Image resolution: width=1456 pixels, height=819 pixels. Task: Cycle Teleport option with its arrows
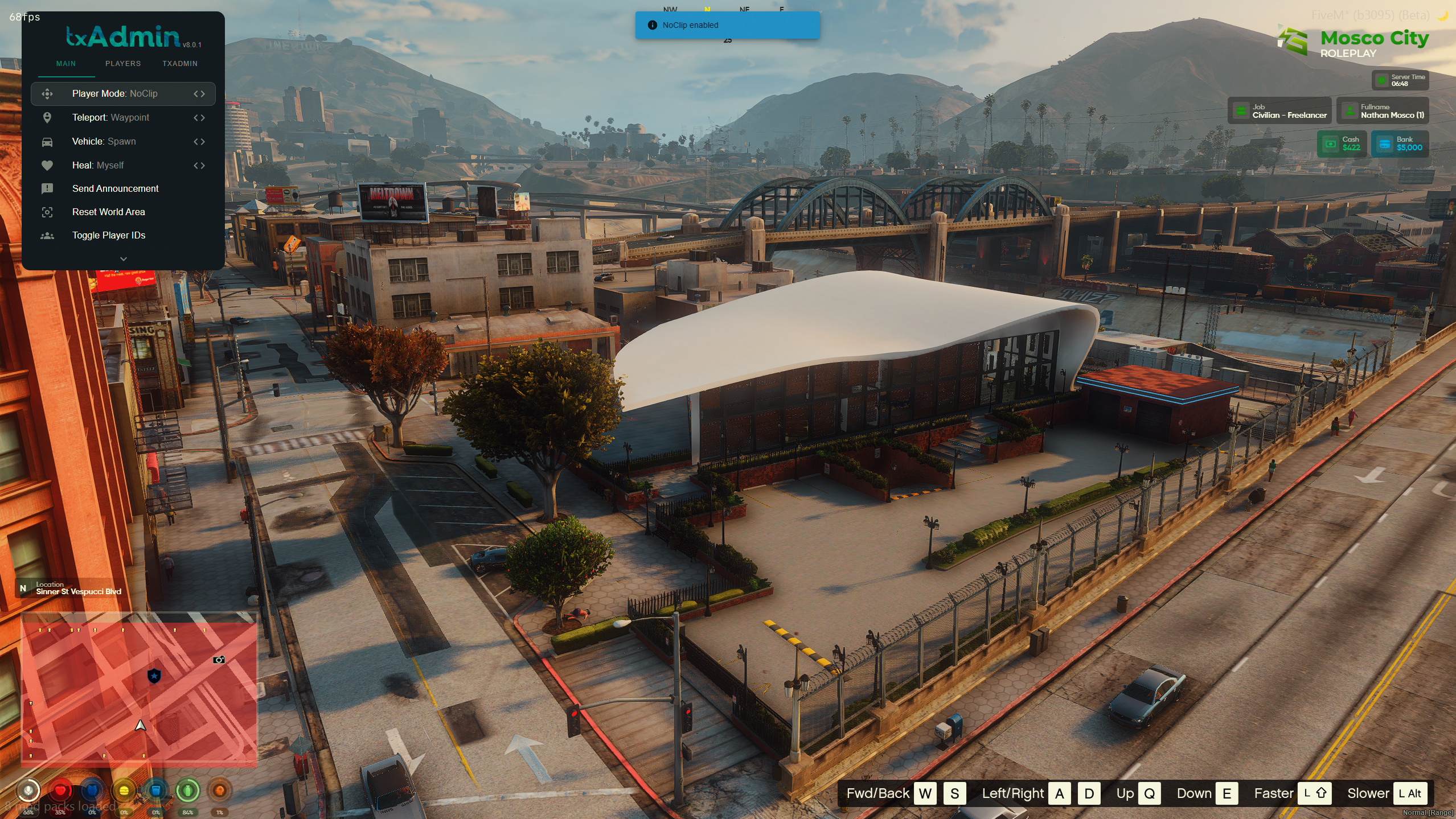click(199, 118)
